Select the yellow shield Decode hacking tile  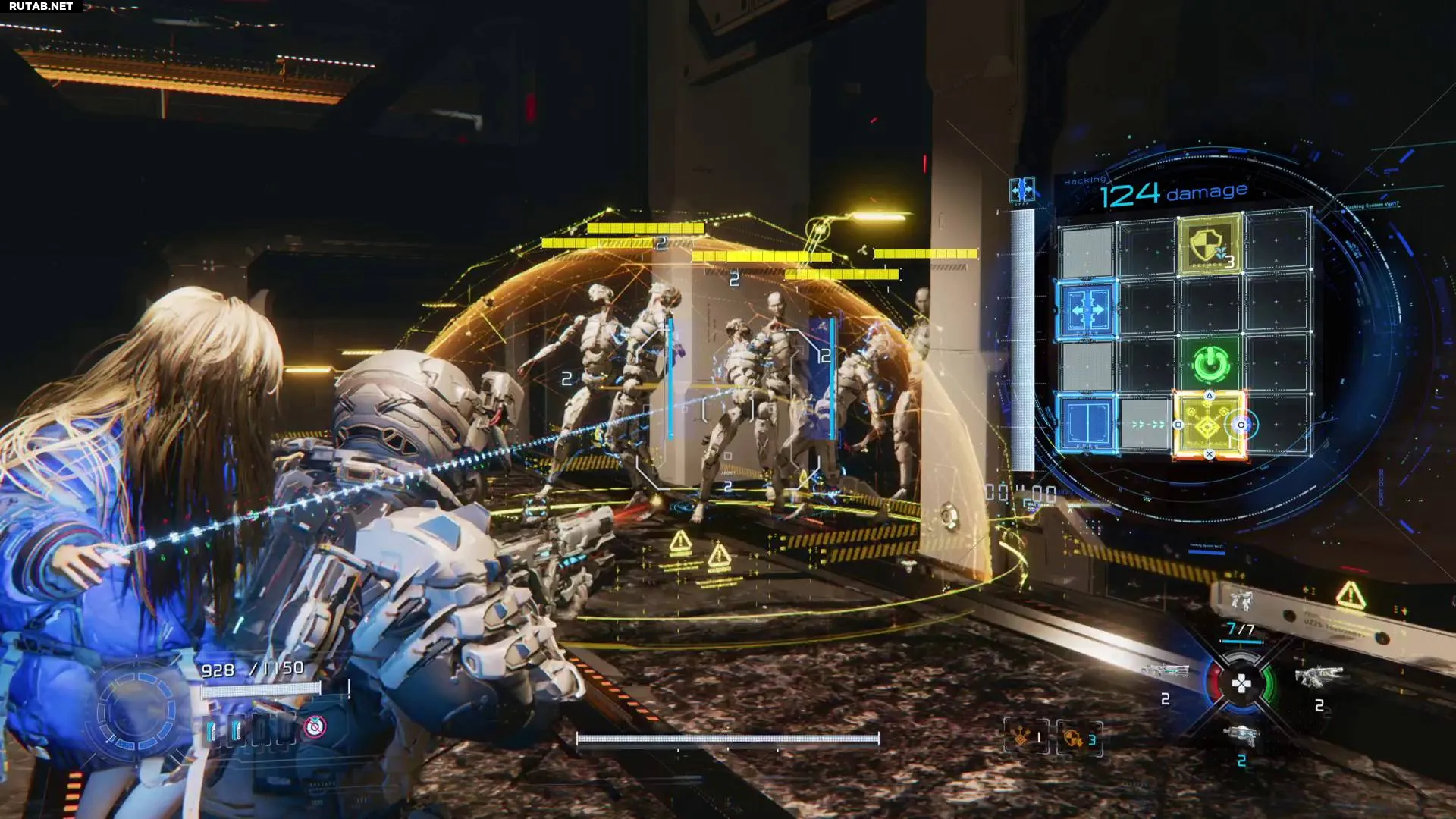coord(1209,244)
